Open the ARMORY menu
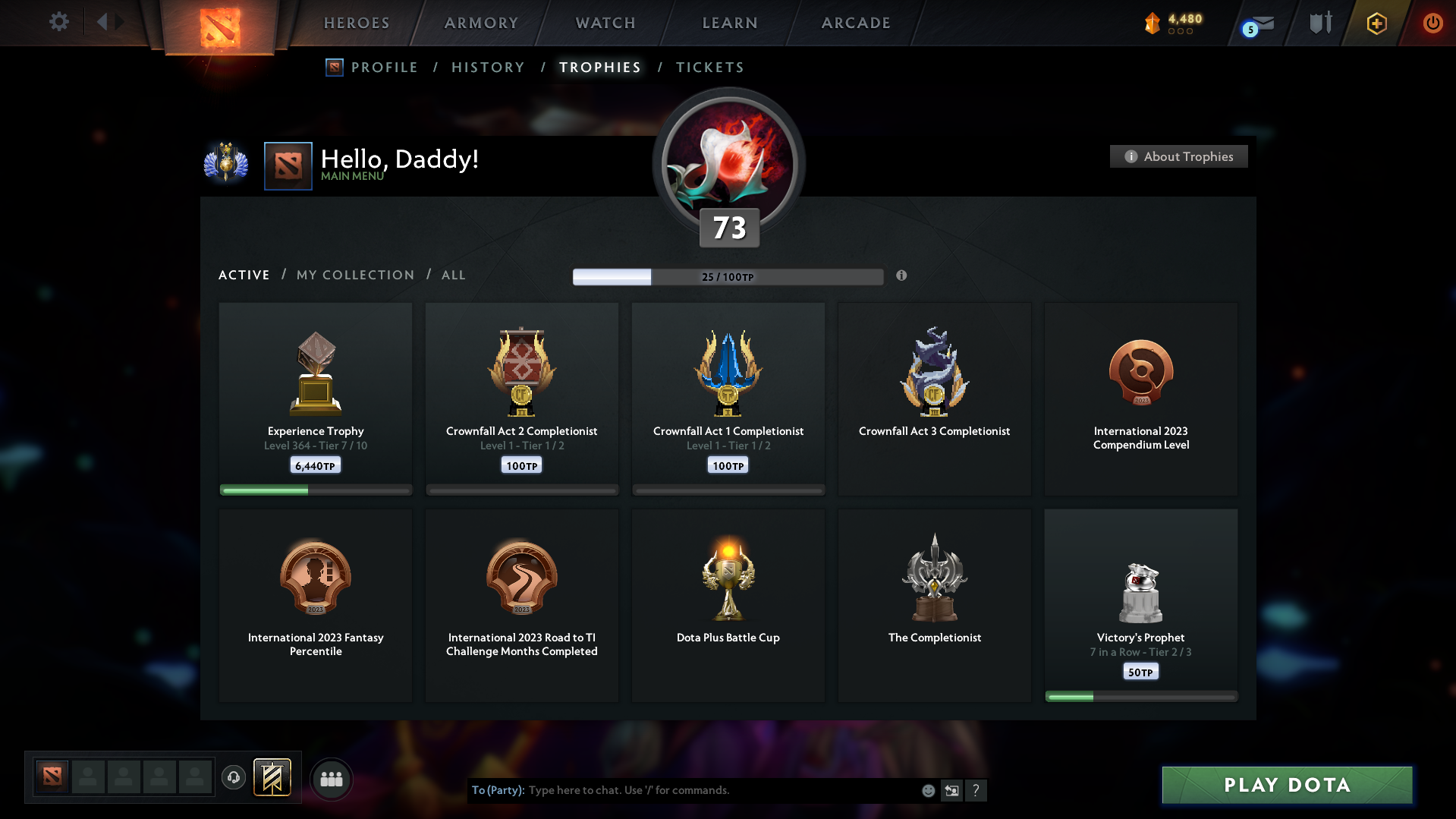The width and height of the screenshot is (1456, 819). tap(481, 23)
